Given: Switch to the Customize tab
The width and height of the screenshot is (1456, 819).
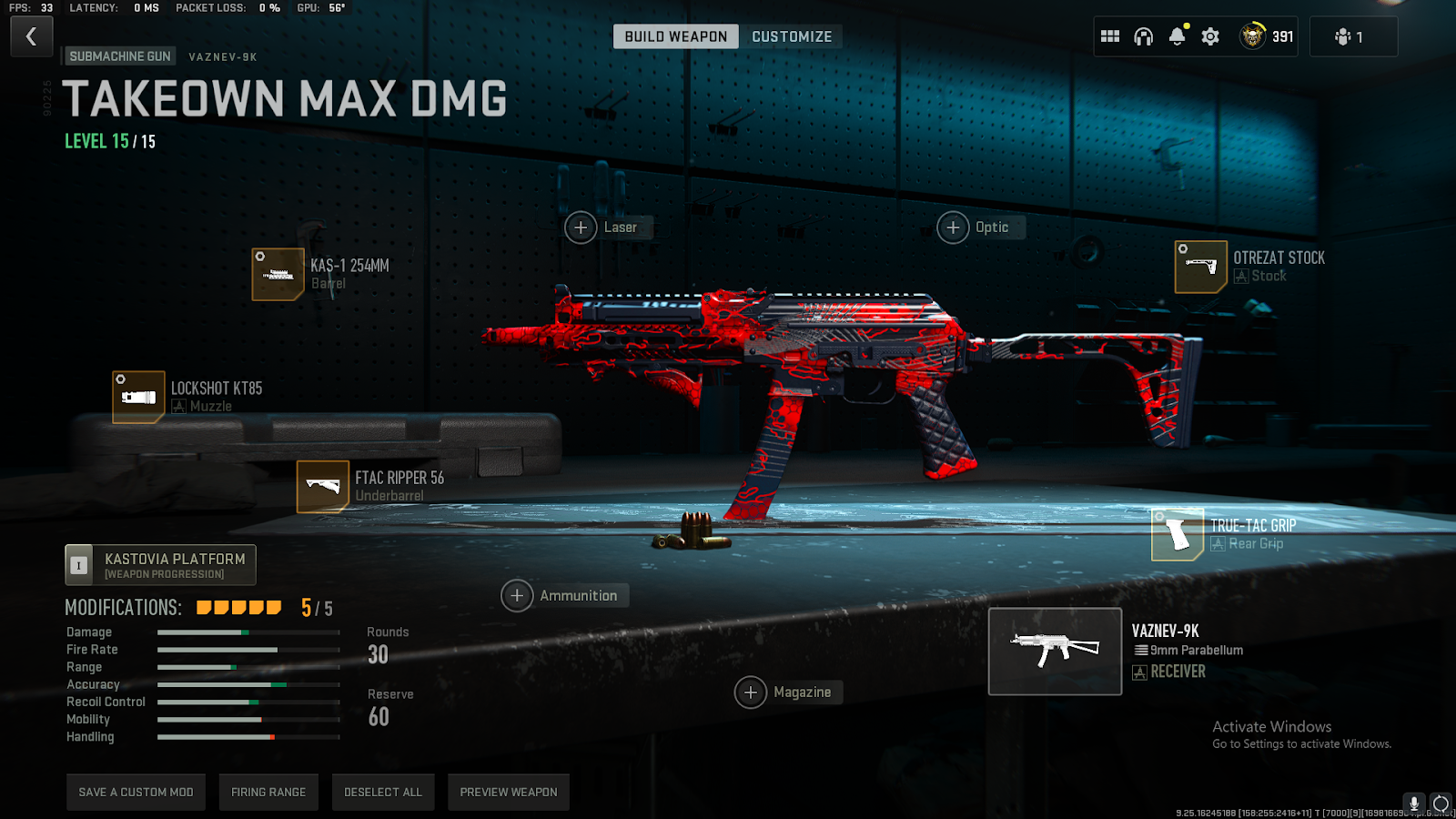Looking at the screenshot, I should click(x=791, y=36).
